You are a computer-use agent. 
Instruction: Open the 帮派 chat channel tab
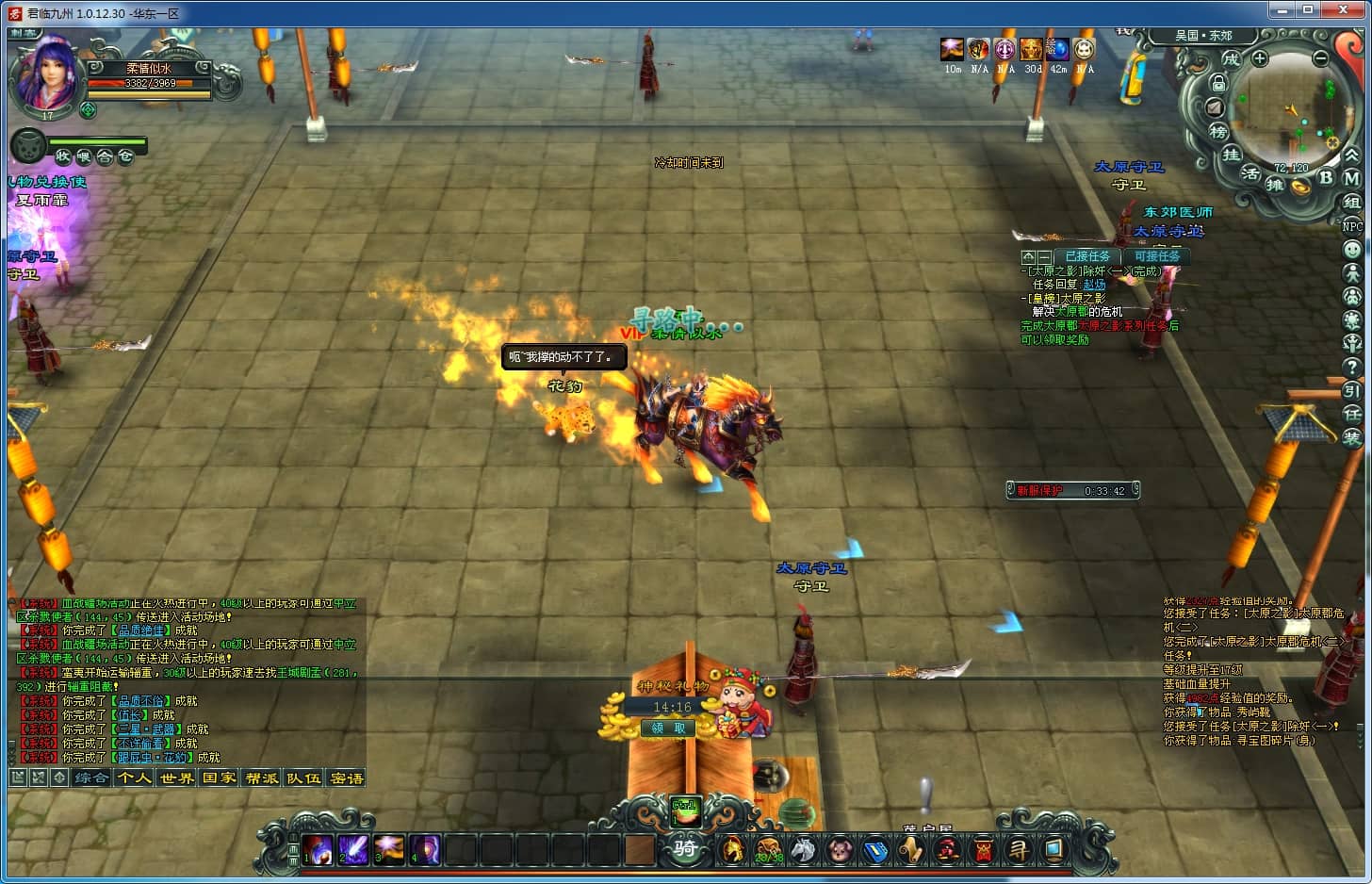pos(261,778)
